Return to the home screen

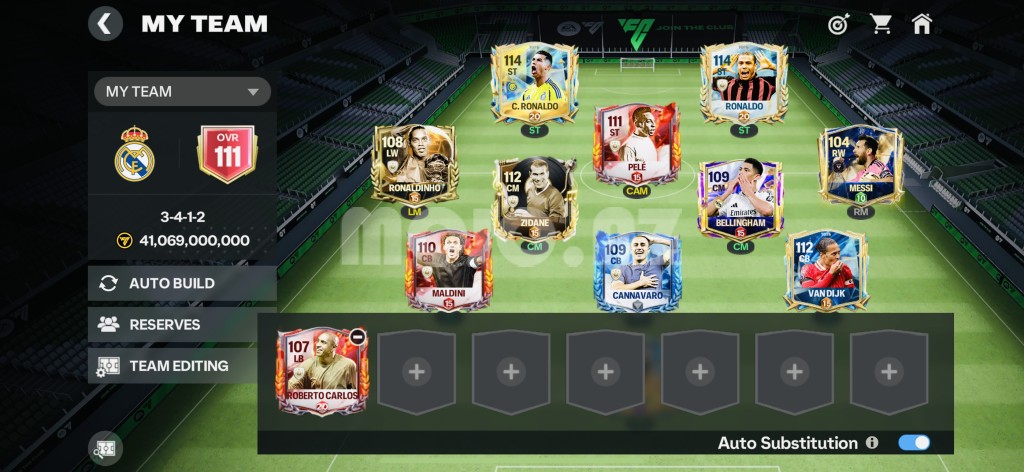click(x=921, y=23)
